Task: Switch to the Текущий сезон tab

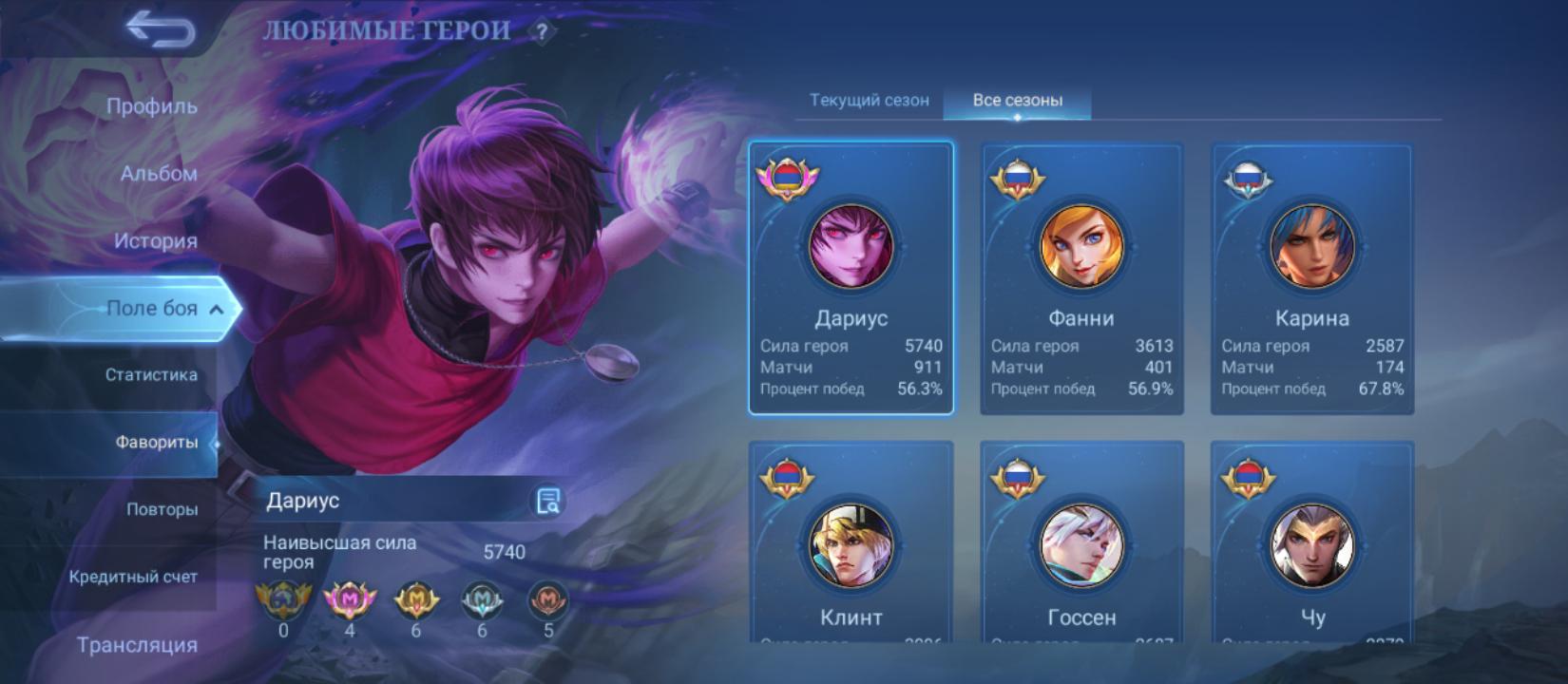Action: coord(869,101)
